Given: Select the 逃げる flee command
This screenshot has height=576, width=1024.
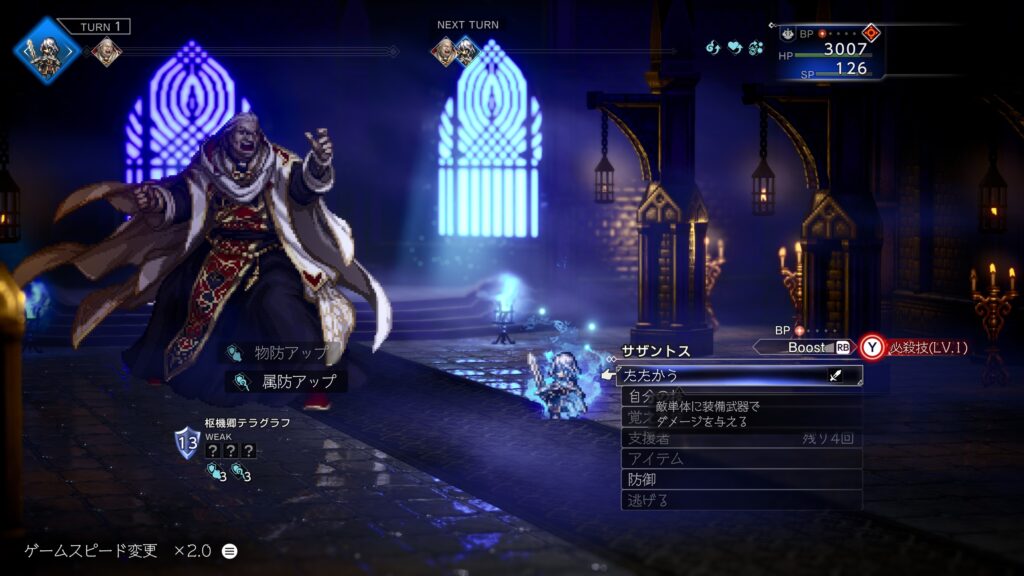Looking at the screenshot, I should 740,500.
